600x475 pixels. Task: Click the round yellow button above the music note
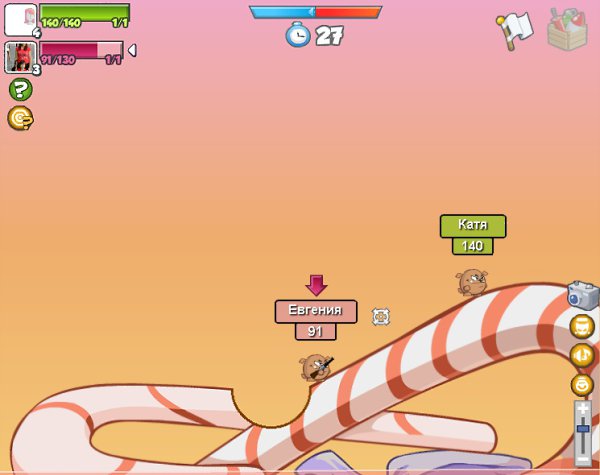tap(582, 326)
